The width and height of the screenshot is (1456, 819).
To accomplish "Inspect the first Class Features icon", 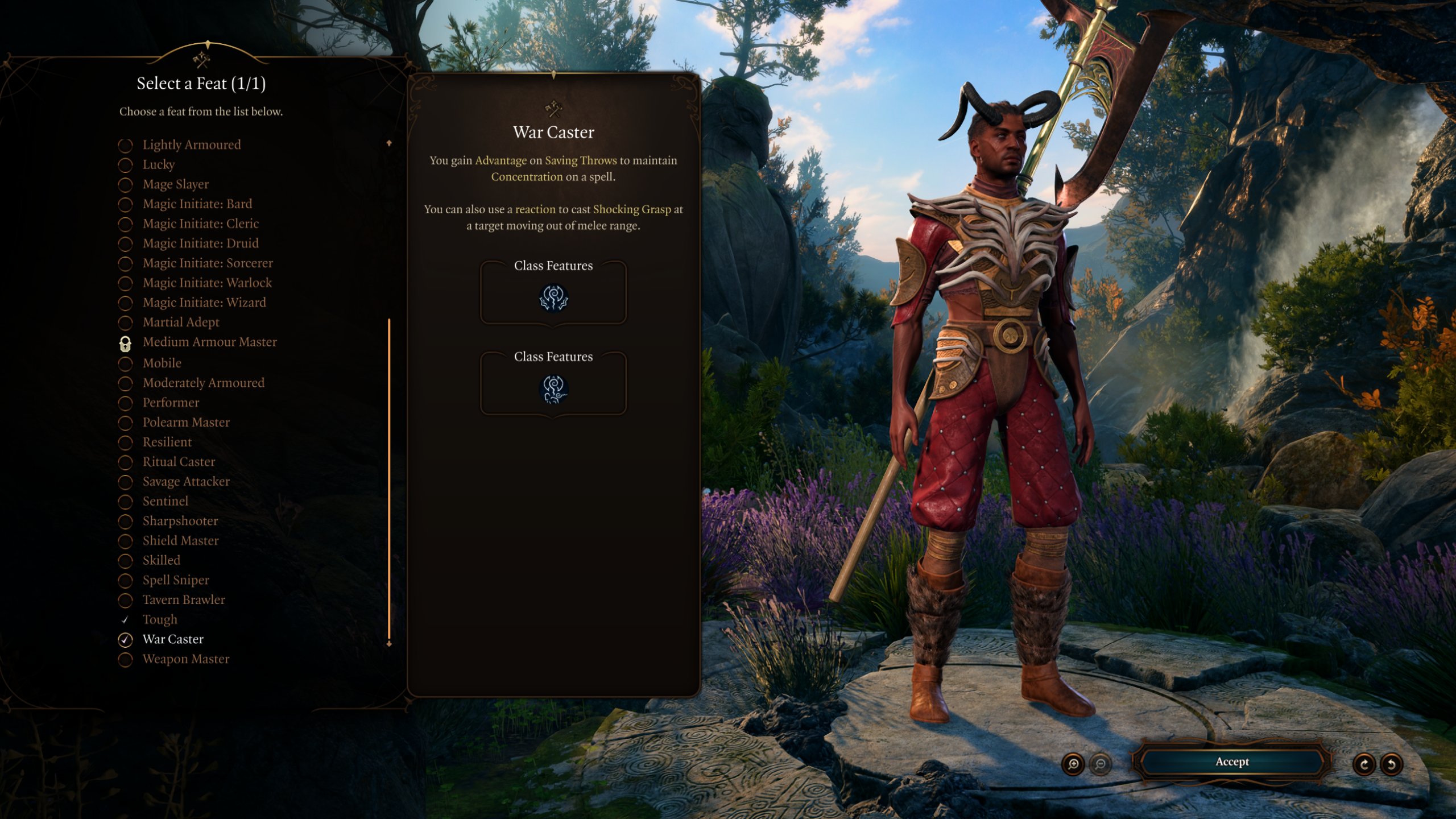I will (553, 299).
